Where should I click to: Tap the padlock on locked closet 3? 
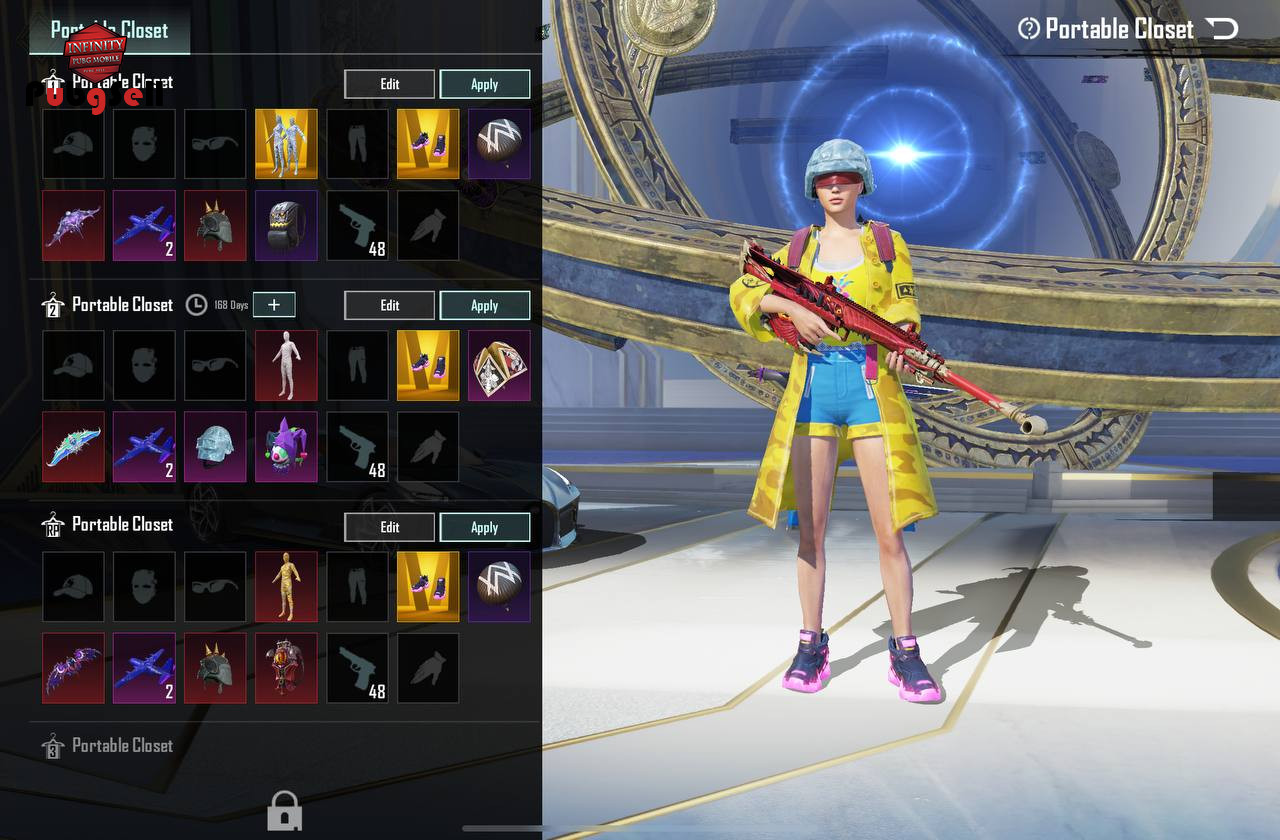pos(285,811)
